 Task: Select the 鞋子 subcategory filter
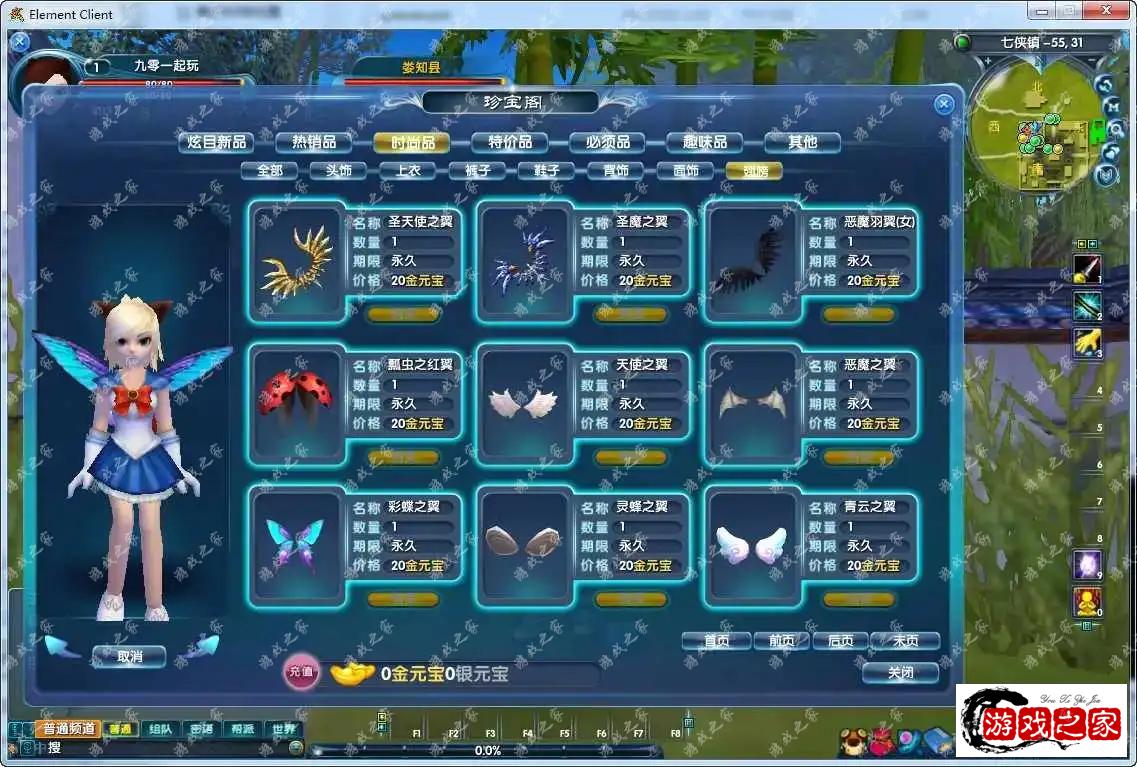tap(546, 170)
